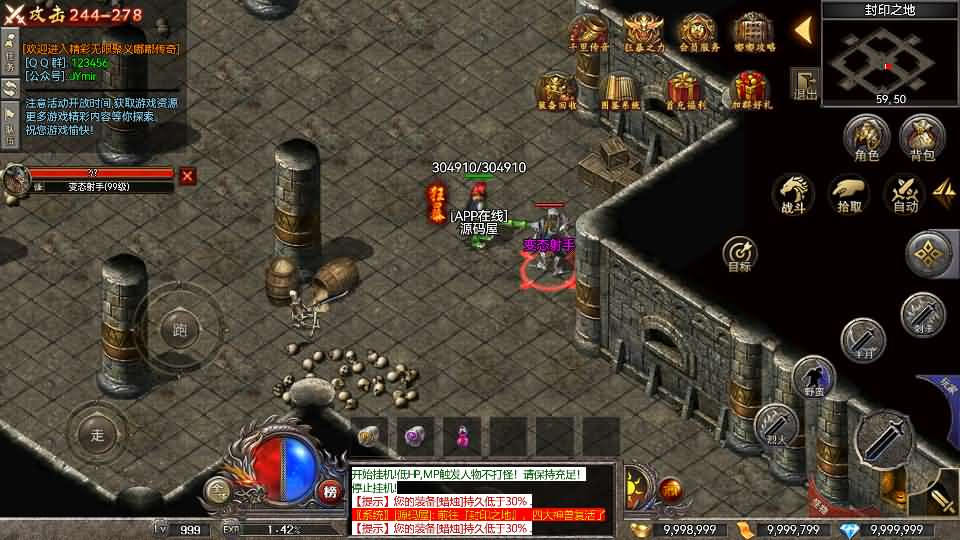Use the pink potion hotbar slot
The height and width of the screenshot is (540, 960).
[x=462, y=436]
